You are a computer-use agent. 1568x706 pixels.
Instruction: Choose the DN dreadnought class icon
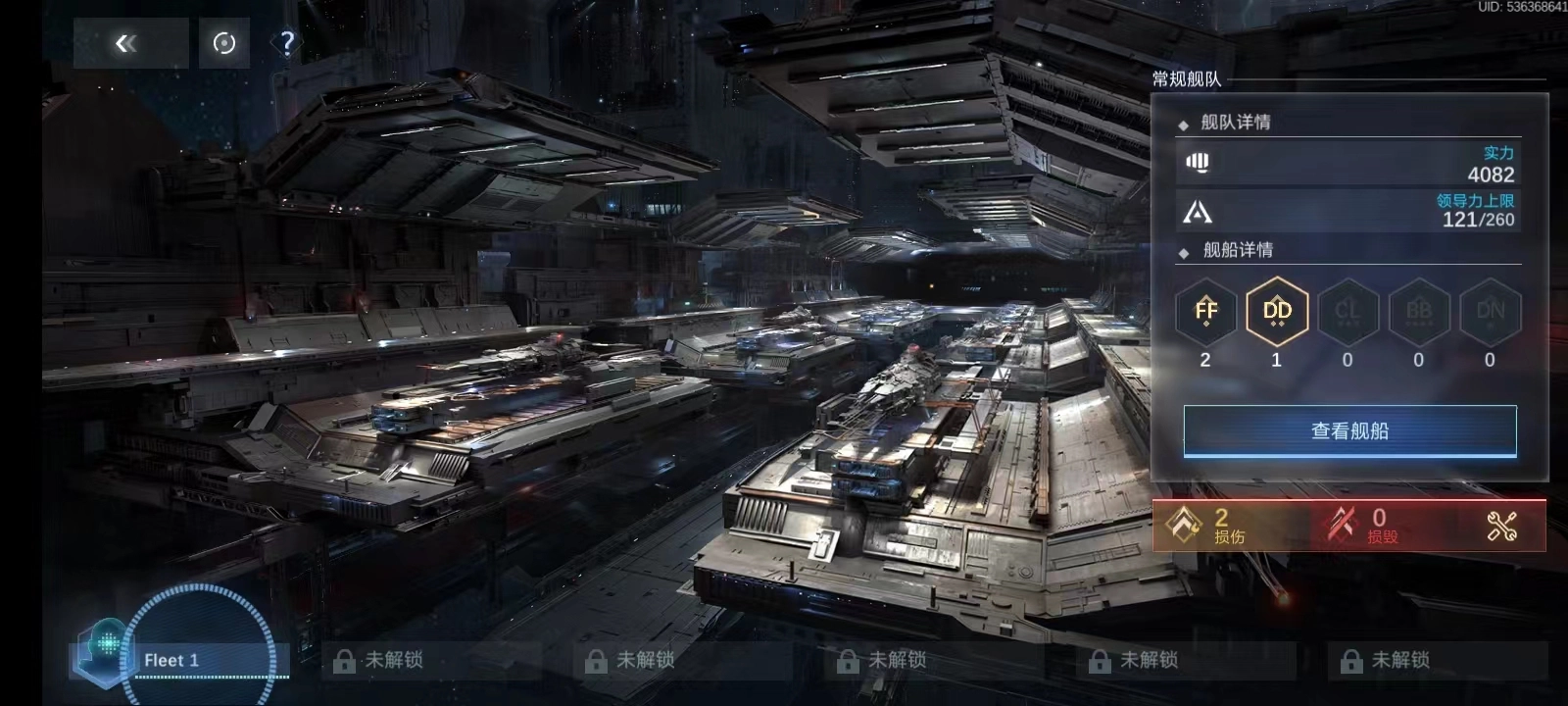1490,312
